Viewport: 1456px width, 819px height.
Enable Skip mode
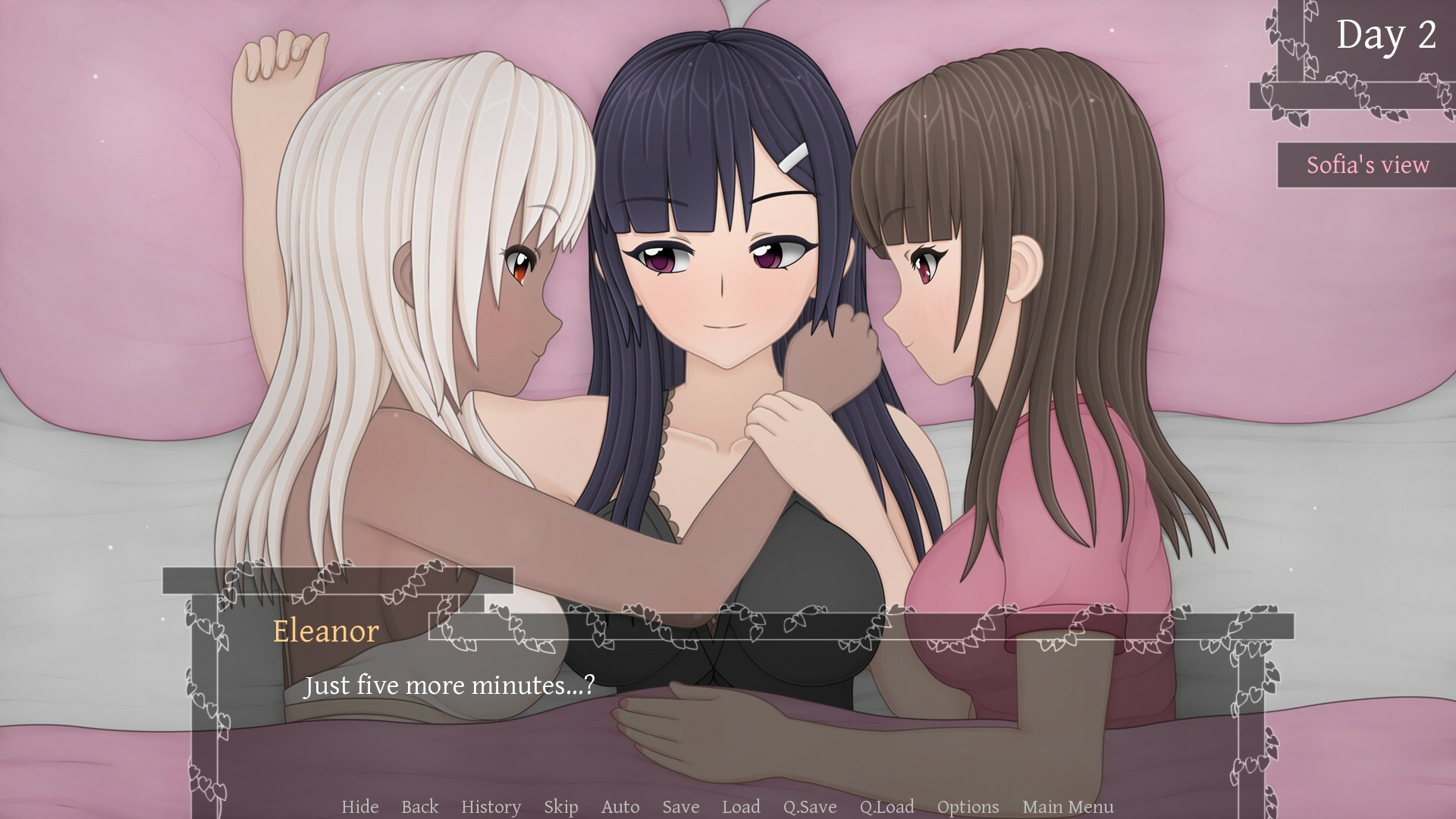[560, 807]
